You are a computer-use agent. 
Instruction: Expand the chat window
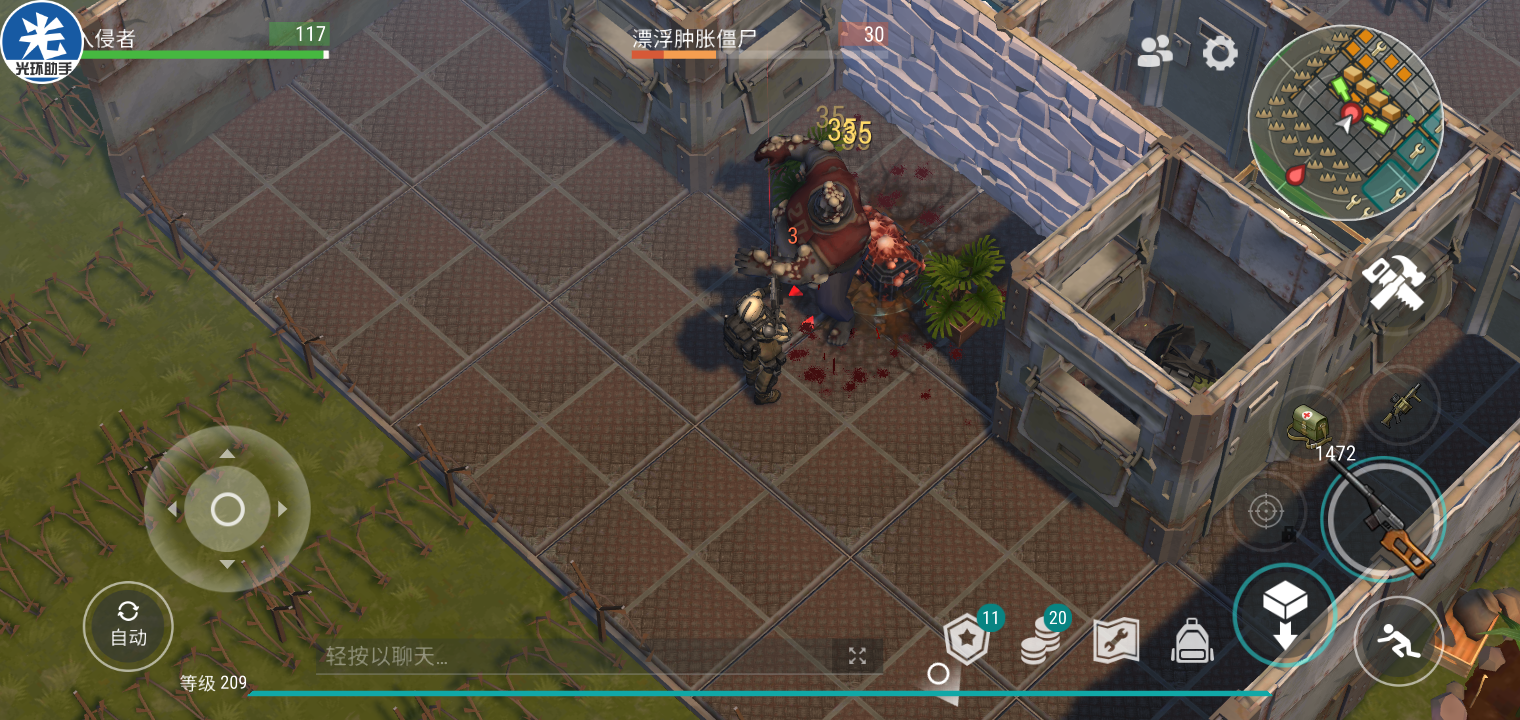[x=857, y=656]
